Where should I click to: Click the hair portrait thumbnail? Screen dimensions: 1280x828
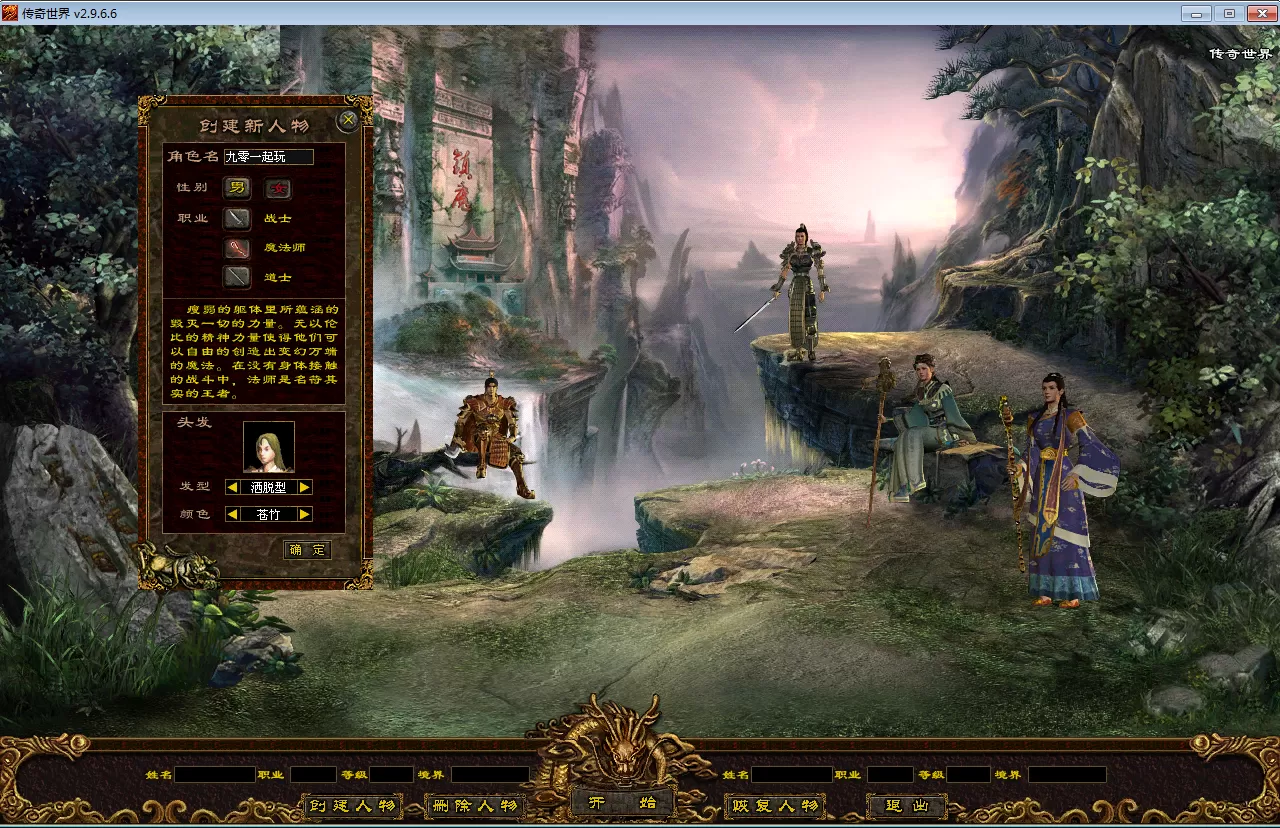pos(269,447)
